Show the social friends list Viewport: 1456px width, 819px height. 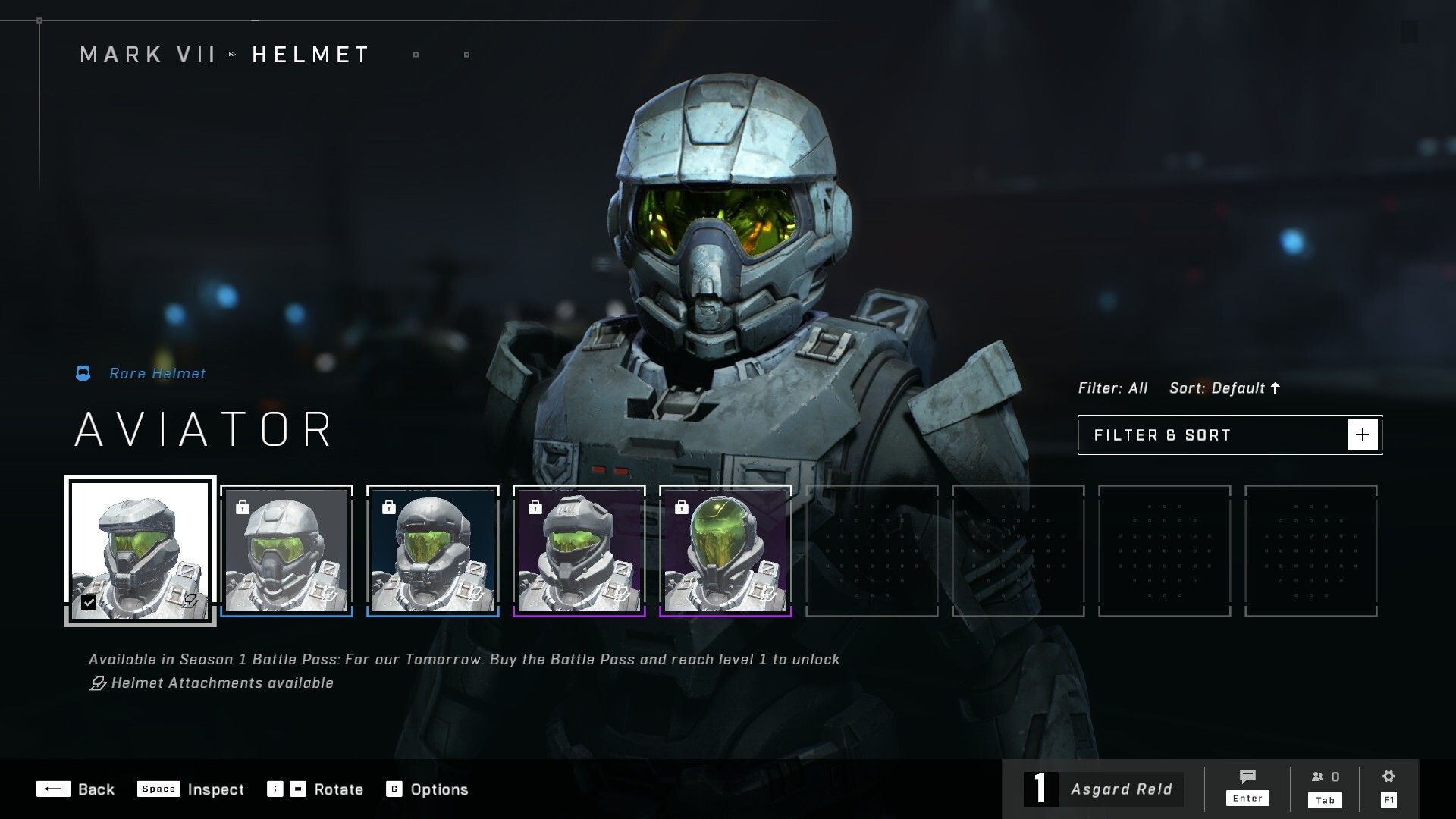[1325, 786]
